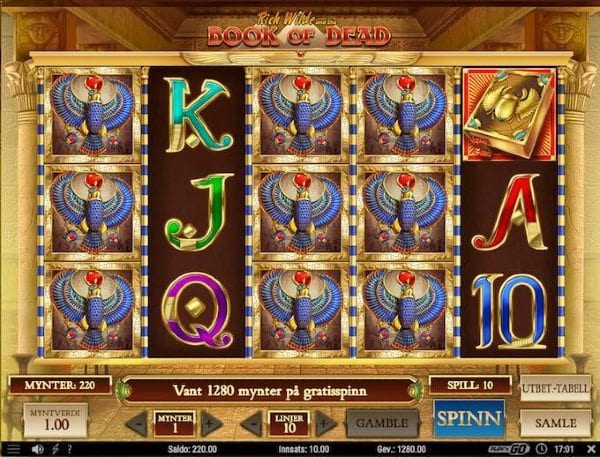Viewport: 600px width, 457px height.
Task: Collect winnings with the SAMLE button
Action: pos(556,423)
